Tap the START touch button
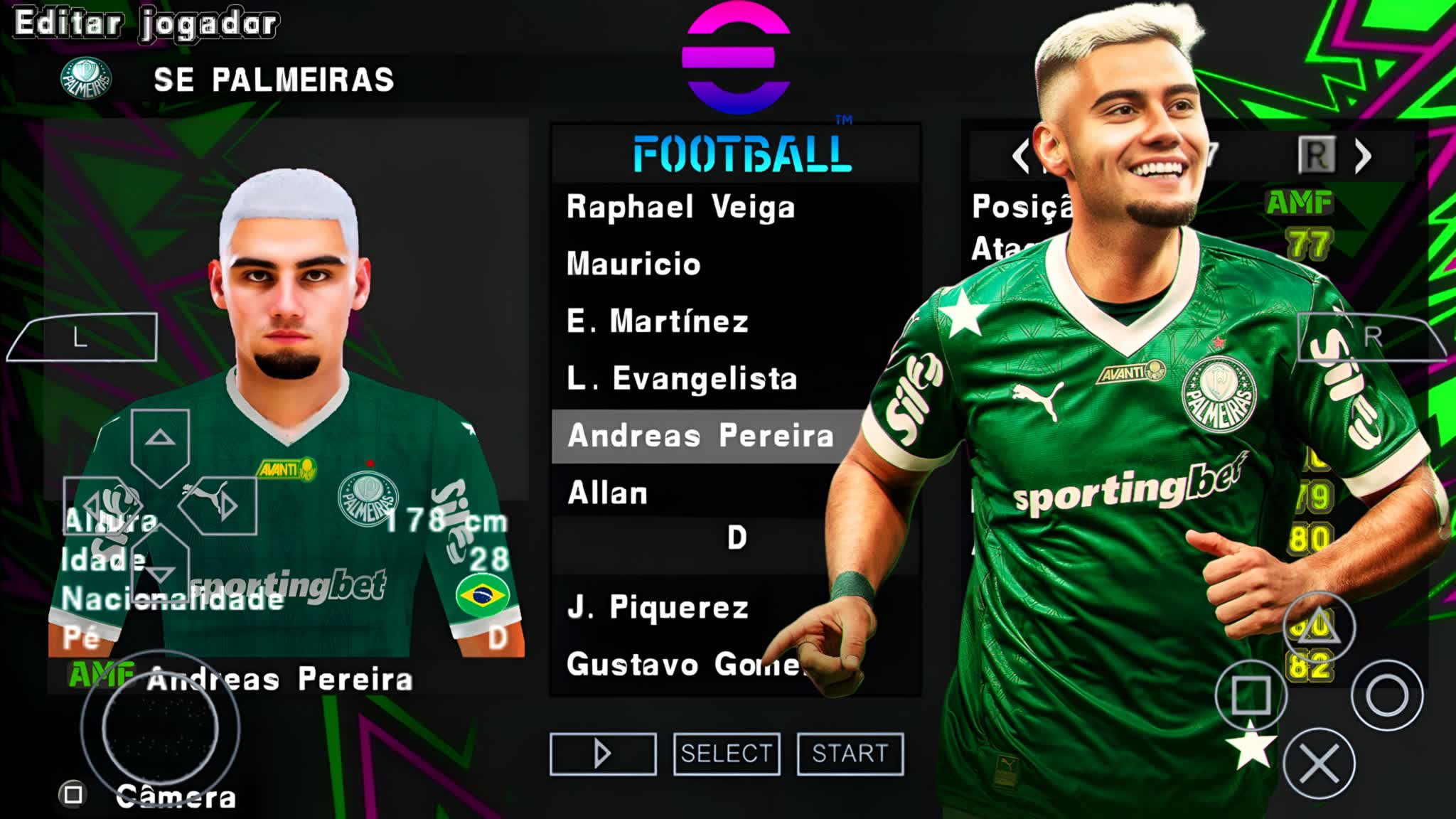This screenshot has height=819, width=1456. pyautogui.click(x=850, y=754)
